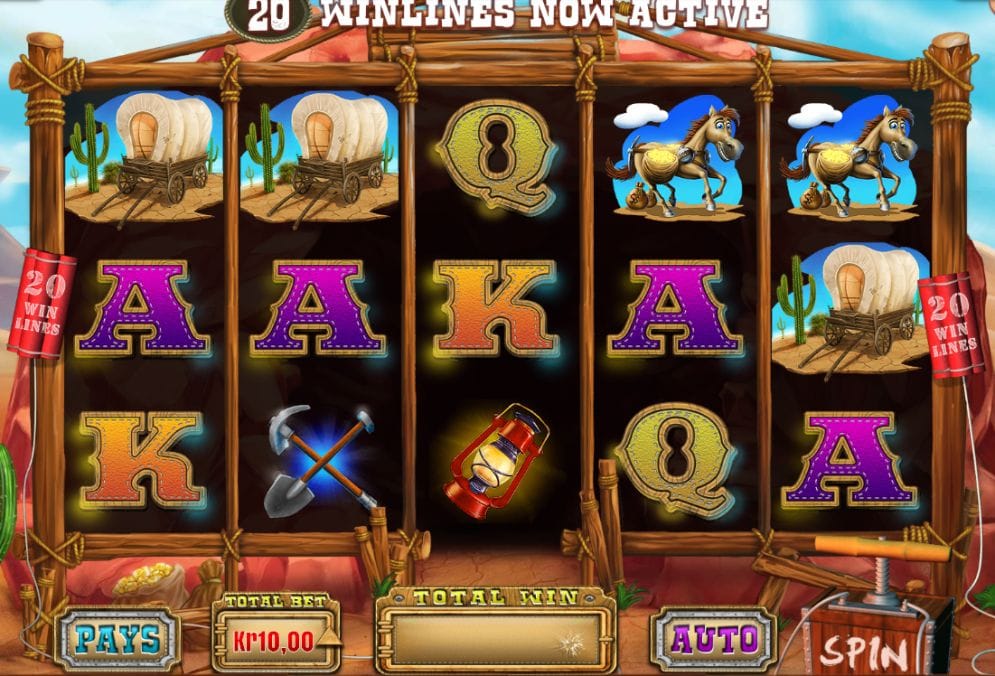Viewport: 995px width, 676px height.
Task: Click the right 20 Win Lines dynamite
Action: coord(951,323)
